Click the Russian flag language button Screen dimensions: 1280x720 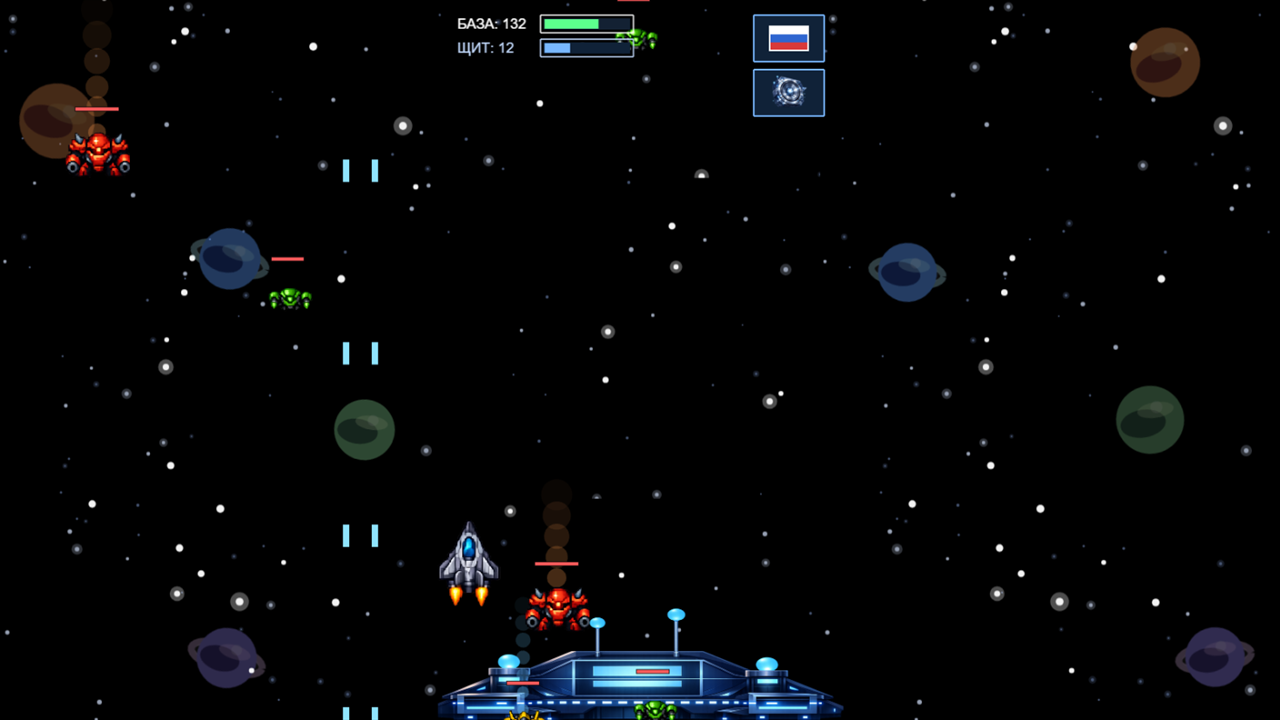(x=789, y=37)
